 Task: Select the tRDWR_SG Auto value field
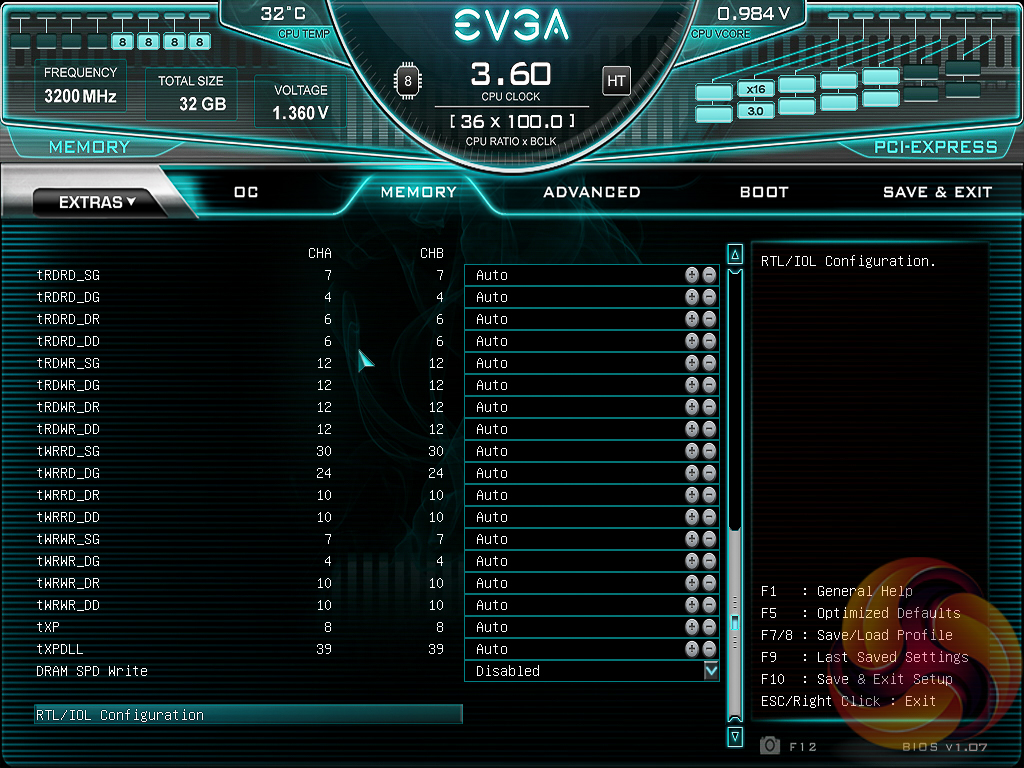tap(572, 363)
